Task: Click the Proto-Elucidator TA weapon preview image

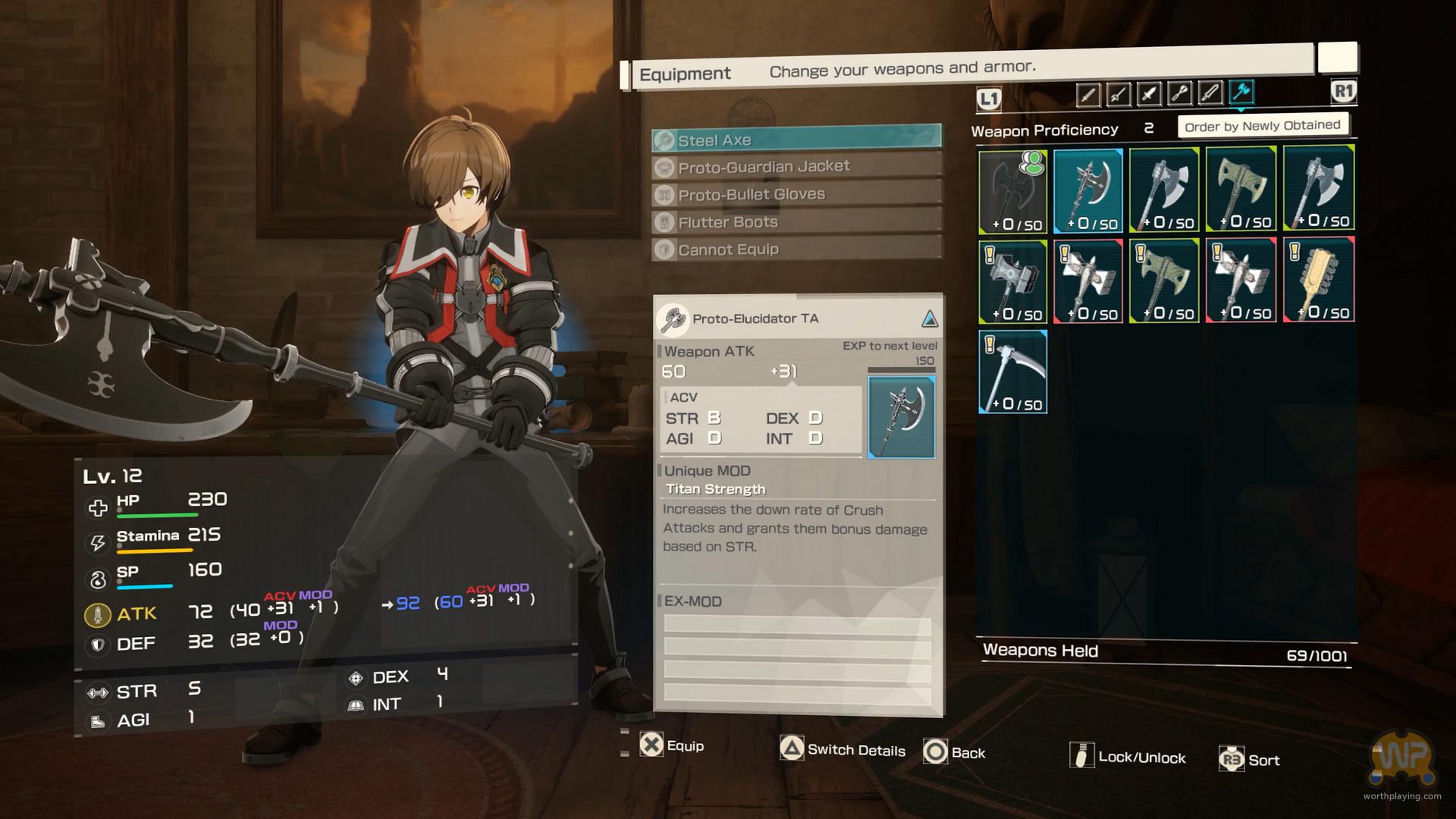Action: 901,417
